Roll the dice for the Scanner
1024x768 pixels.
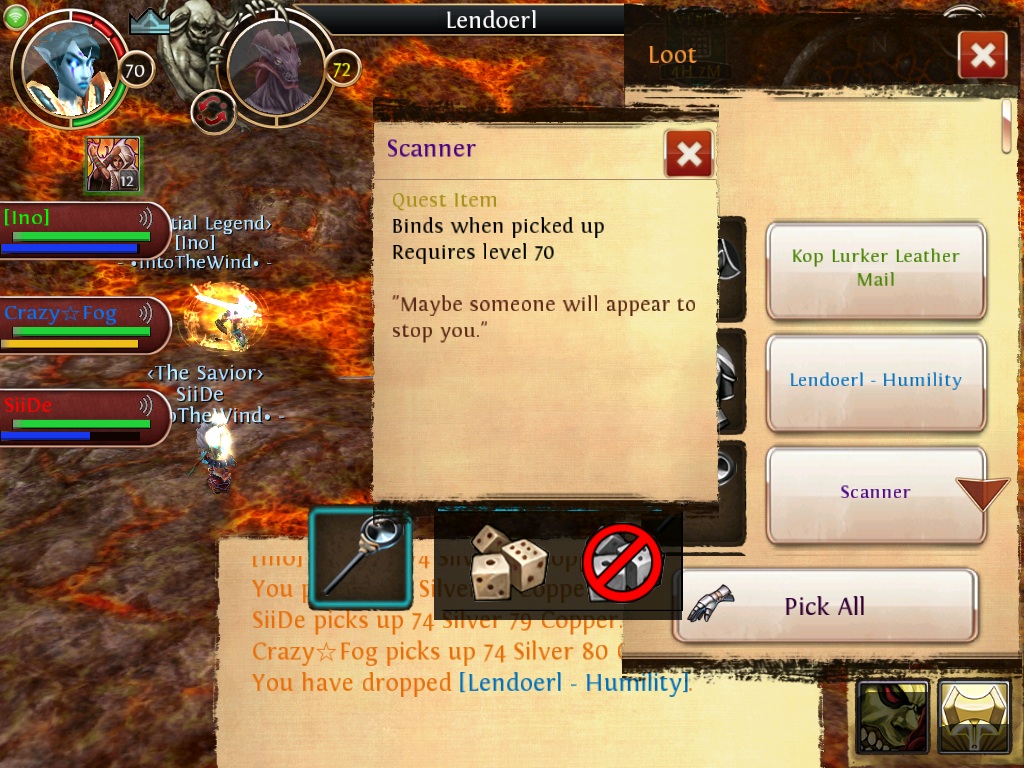[x=509, y=562]
